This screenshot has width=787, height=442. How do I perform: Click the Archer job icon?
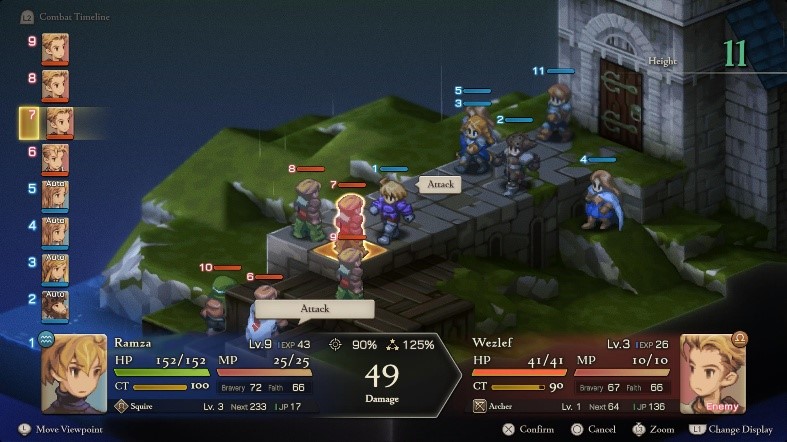[480, 406]
